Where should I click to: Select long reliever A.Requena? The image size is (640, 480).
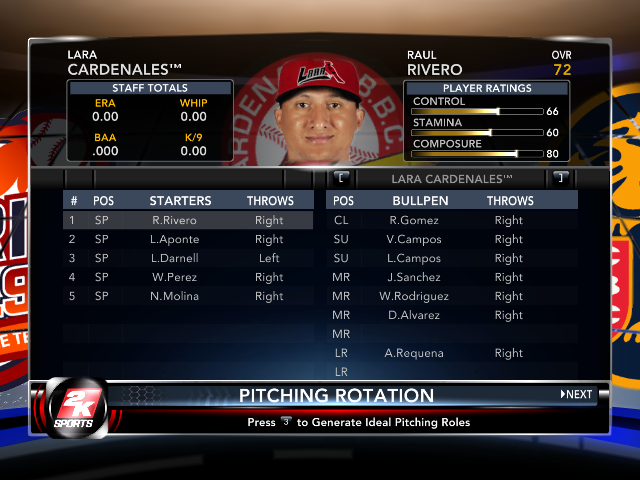tap(452, 353)
